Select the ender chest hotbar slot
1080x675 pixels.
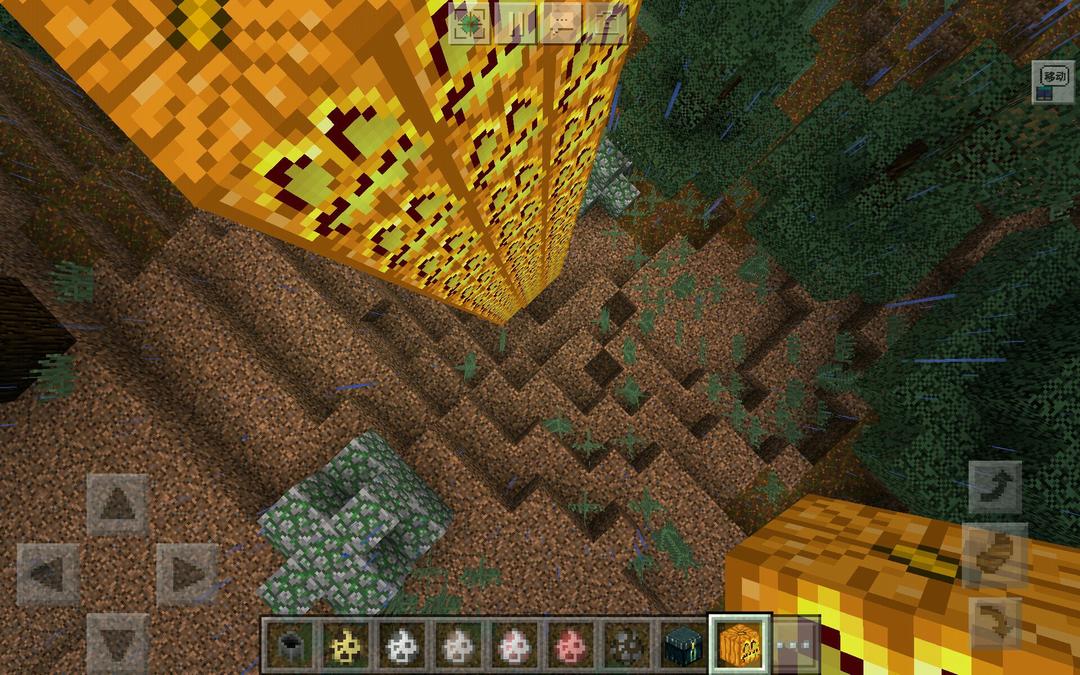point(683,645)
